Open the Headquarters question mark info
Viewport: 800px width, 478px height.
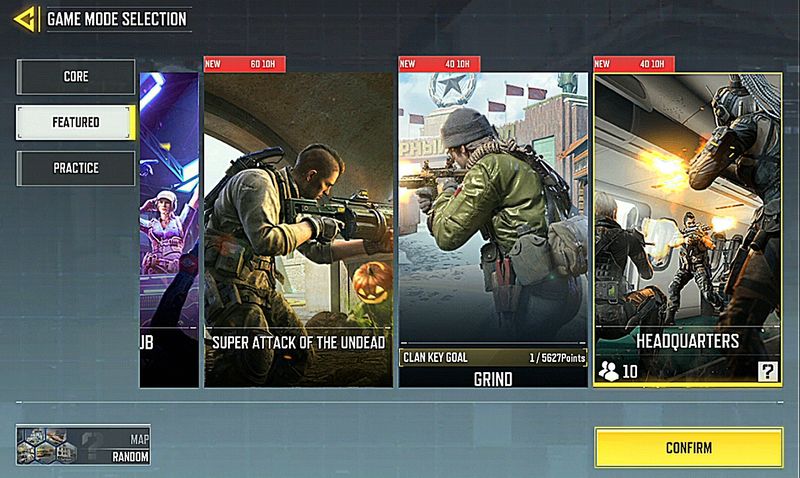coord(767,373)
